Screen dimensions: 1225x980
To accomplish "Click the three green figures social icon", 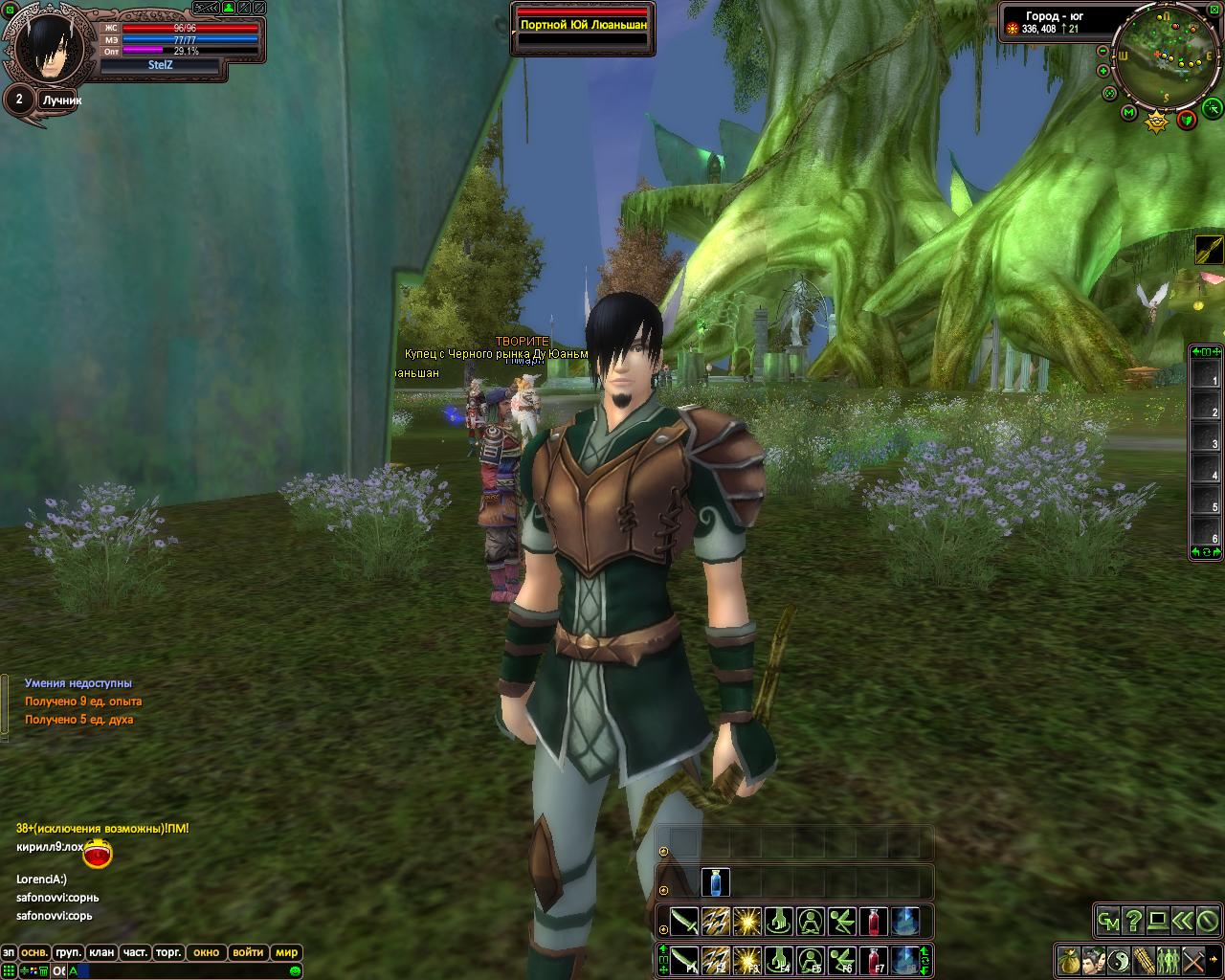I will (x=1169, y=959).
